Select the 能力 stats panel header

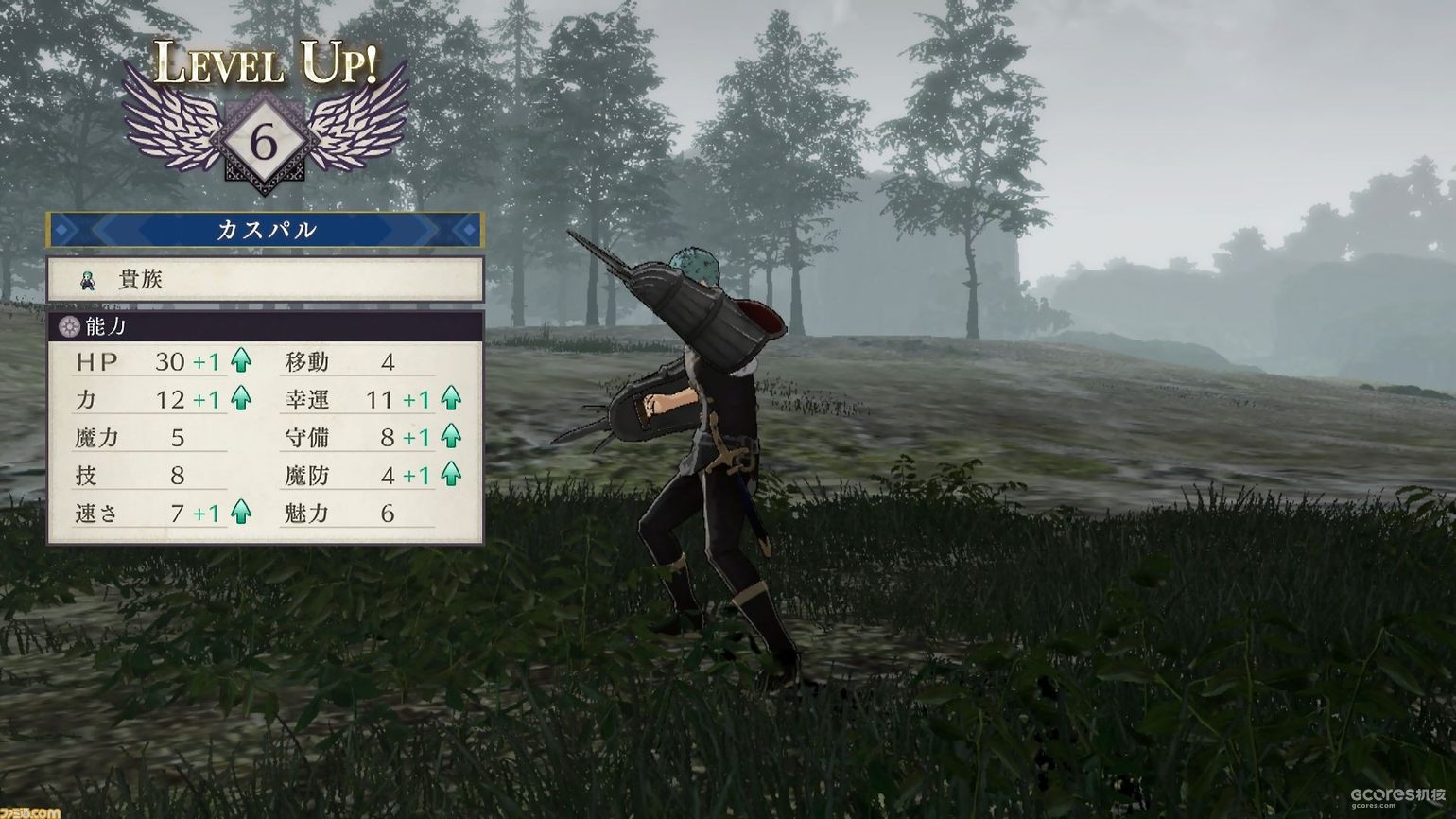pyautogui.click(x=265, y=327)
